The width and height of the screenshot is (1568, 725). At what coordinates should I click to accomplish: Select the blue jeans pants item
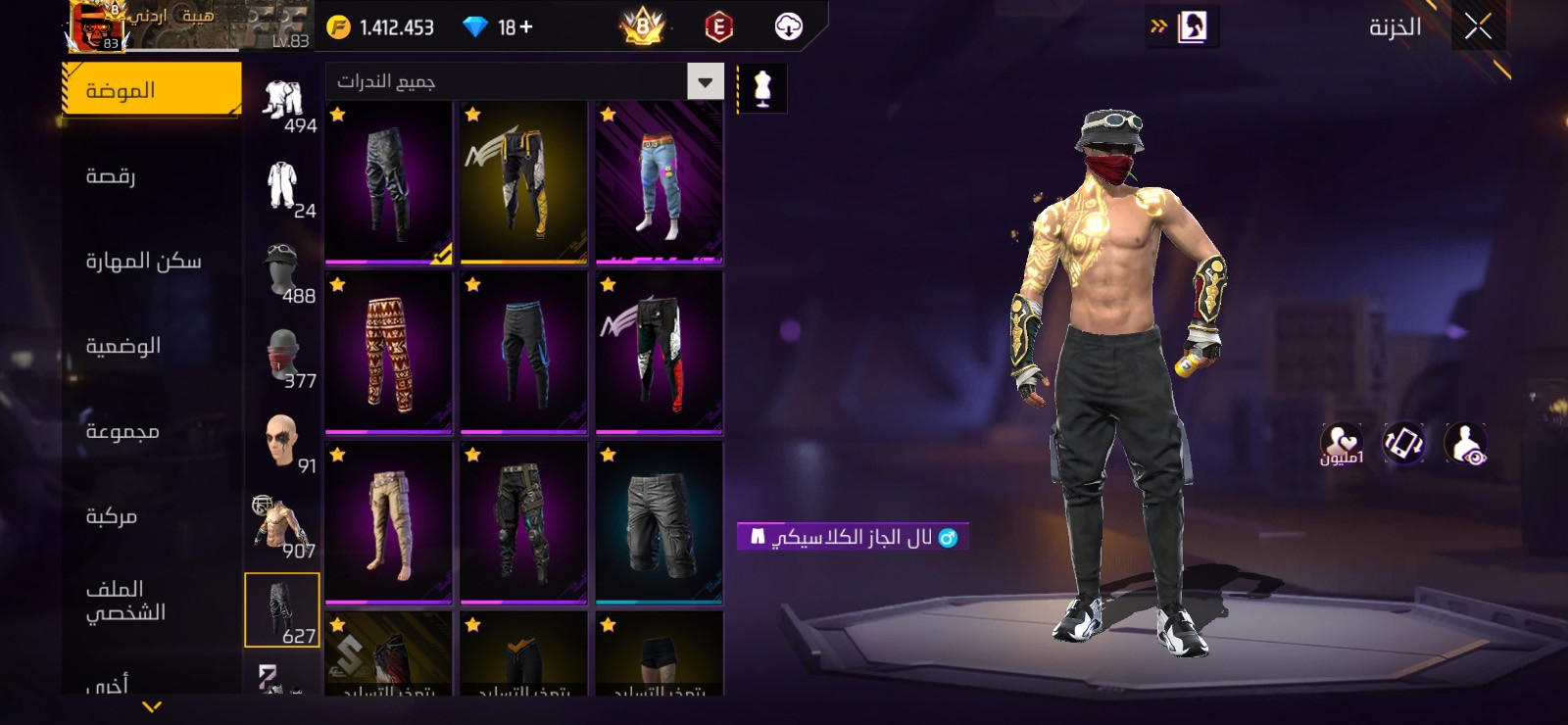tap(660, 183)
